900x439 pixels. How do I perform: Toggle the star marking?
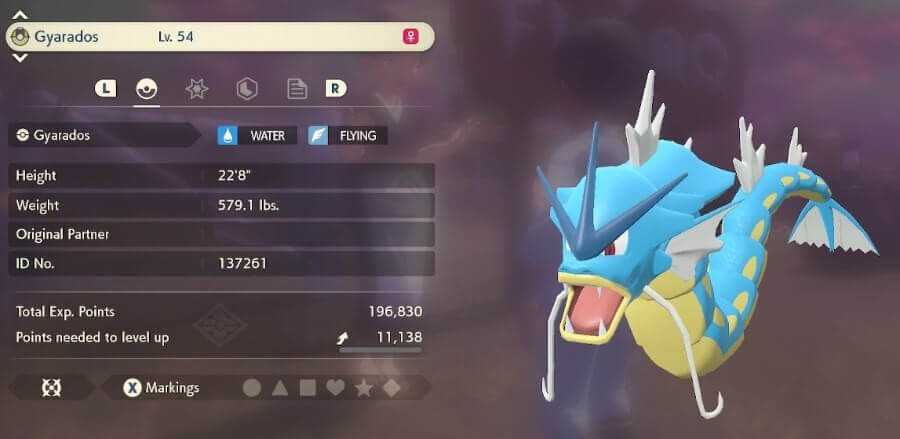364,387
